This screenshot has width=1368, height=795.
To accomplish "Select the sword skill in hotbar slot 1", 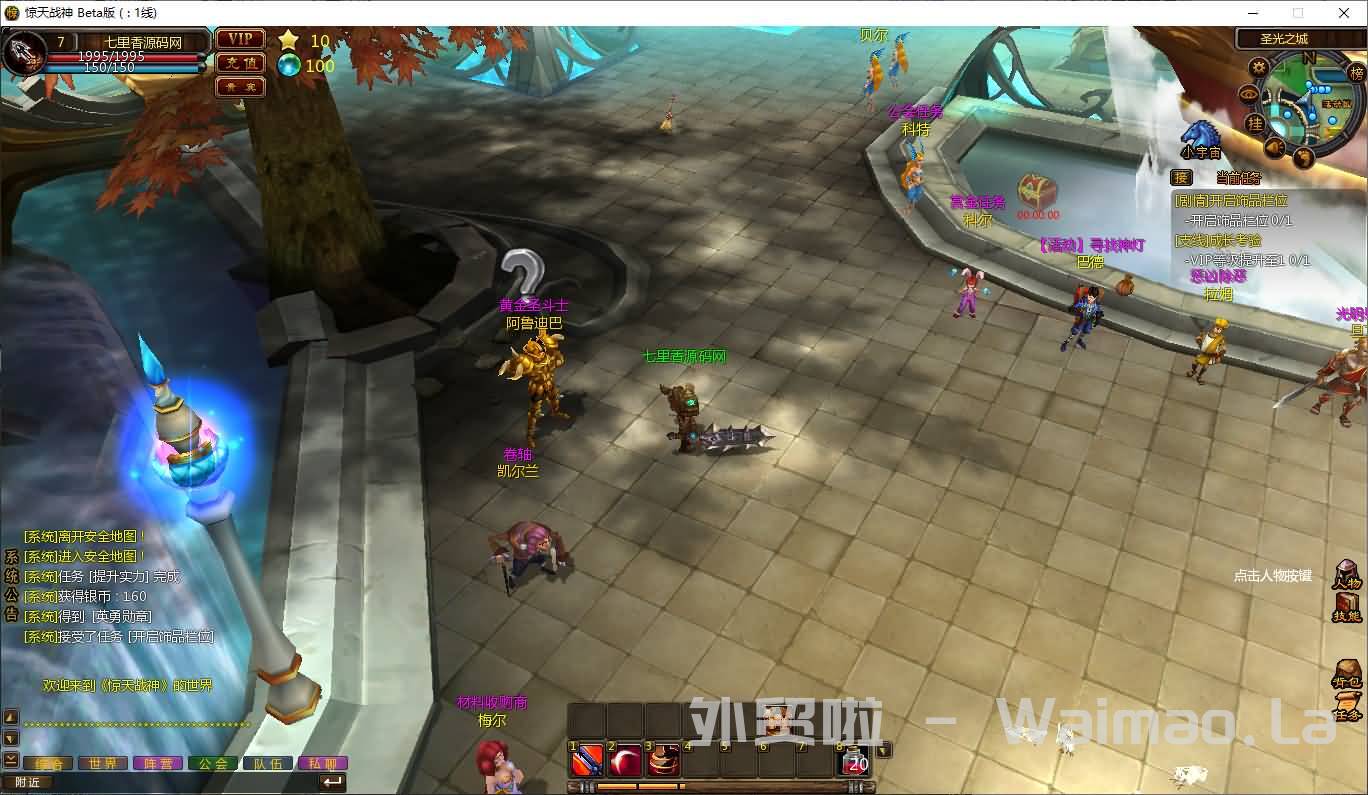I will click(x=585, y=760).
